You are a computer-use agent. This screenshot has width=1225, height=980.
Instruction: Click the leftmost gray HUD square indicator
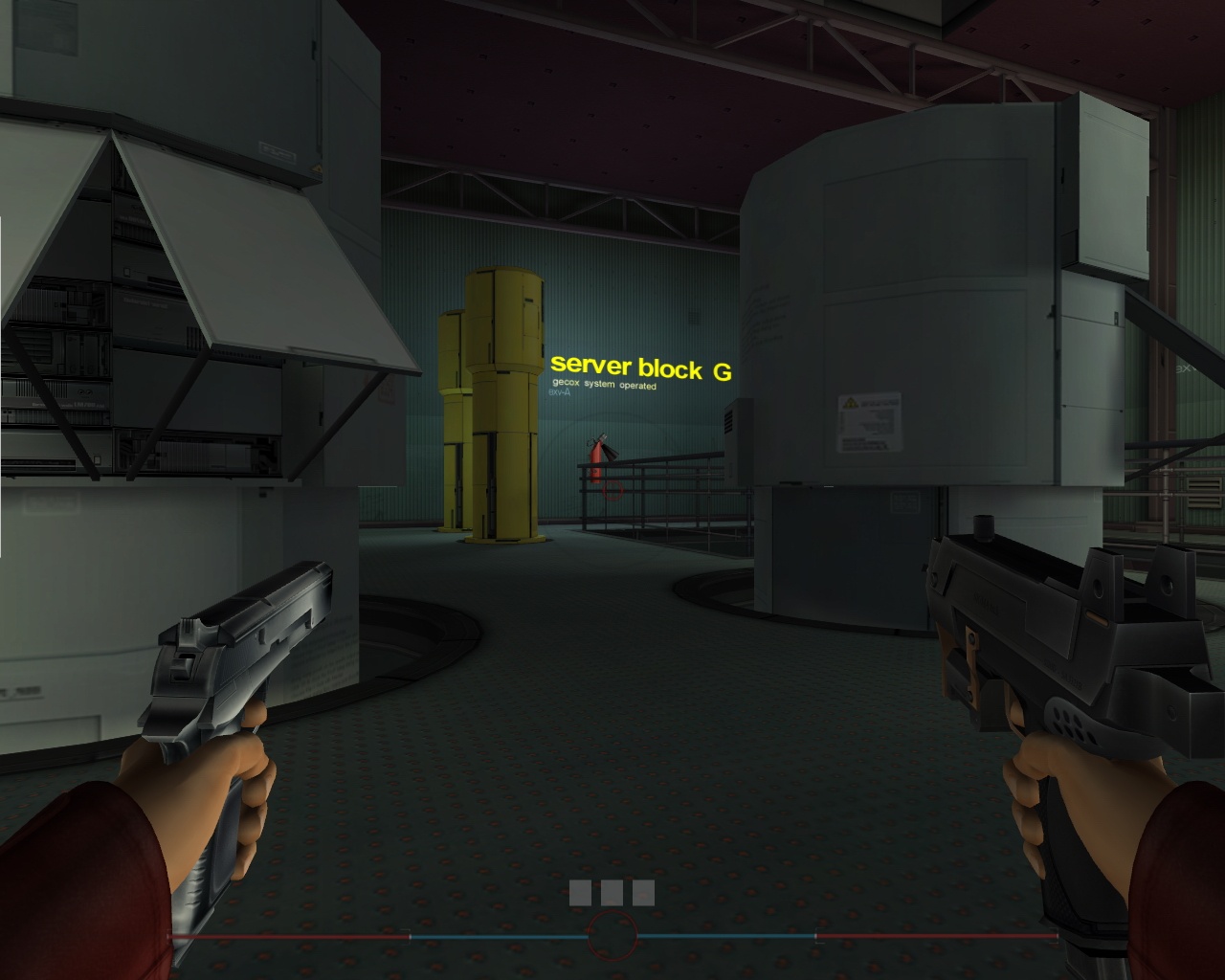pos(581,893)
